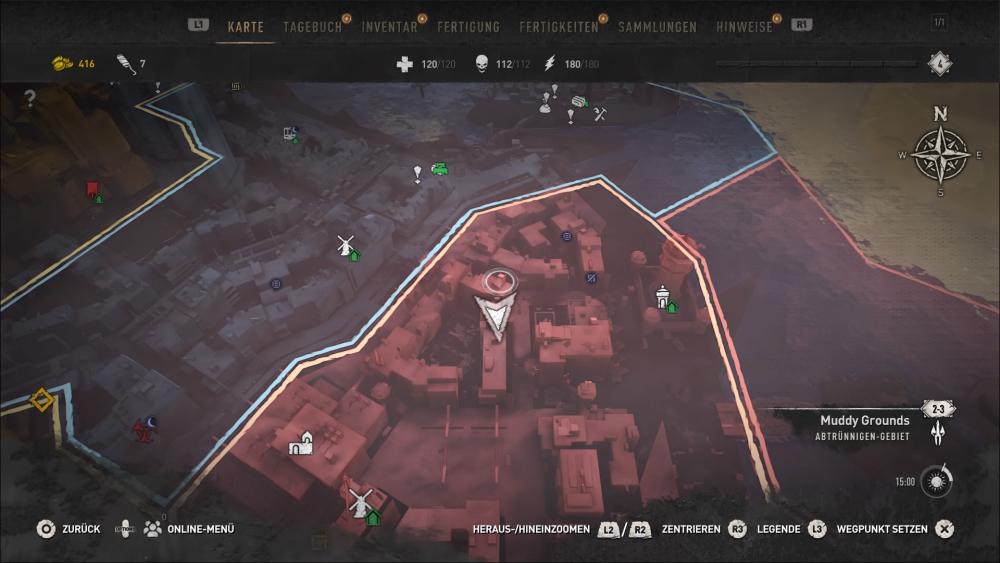Click the crossed tools map marker

click(600, 115)
